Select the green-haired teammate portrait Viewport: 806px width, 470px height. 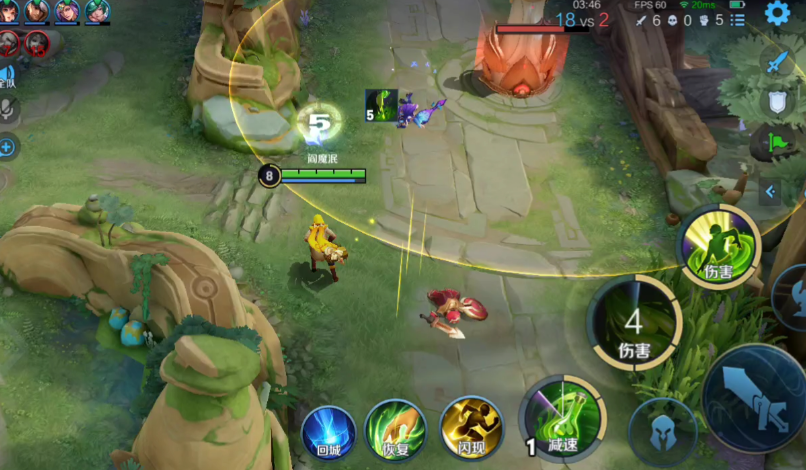97,12
